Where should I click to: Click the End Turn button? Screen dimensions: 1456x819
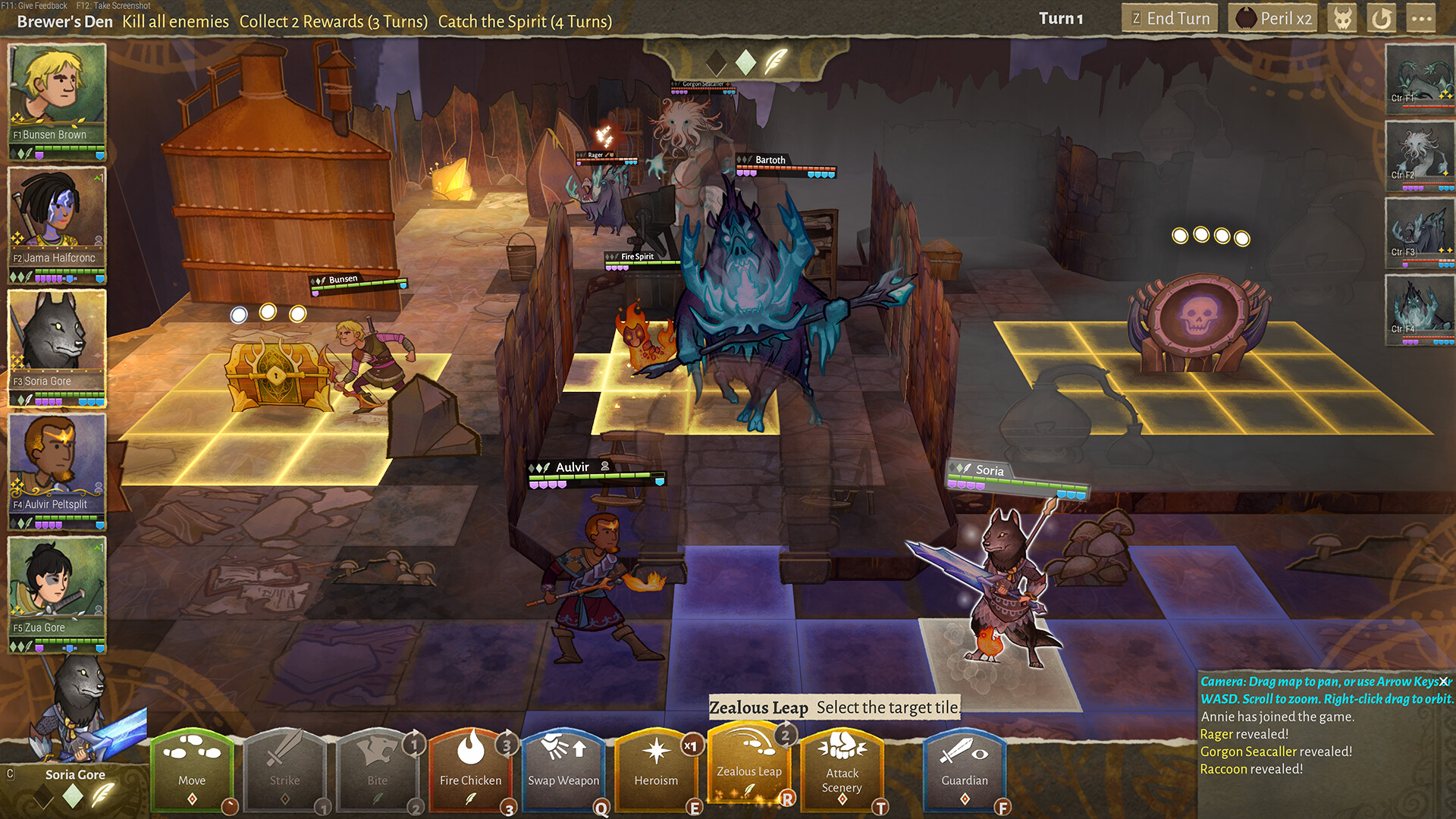[x=1169, y=18]
